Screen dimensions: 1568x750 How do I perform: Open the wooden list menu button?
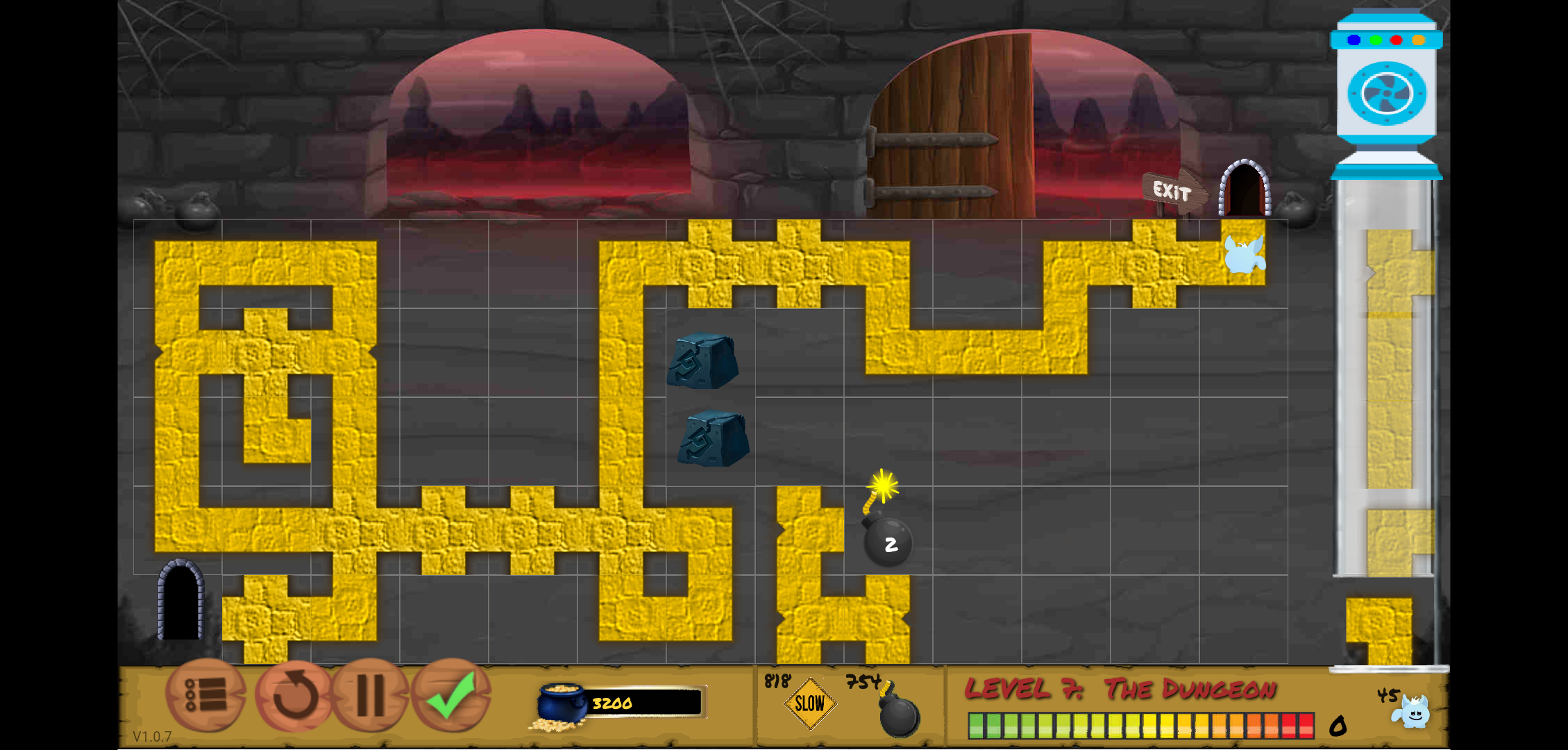tap(205, 695)
